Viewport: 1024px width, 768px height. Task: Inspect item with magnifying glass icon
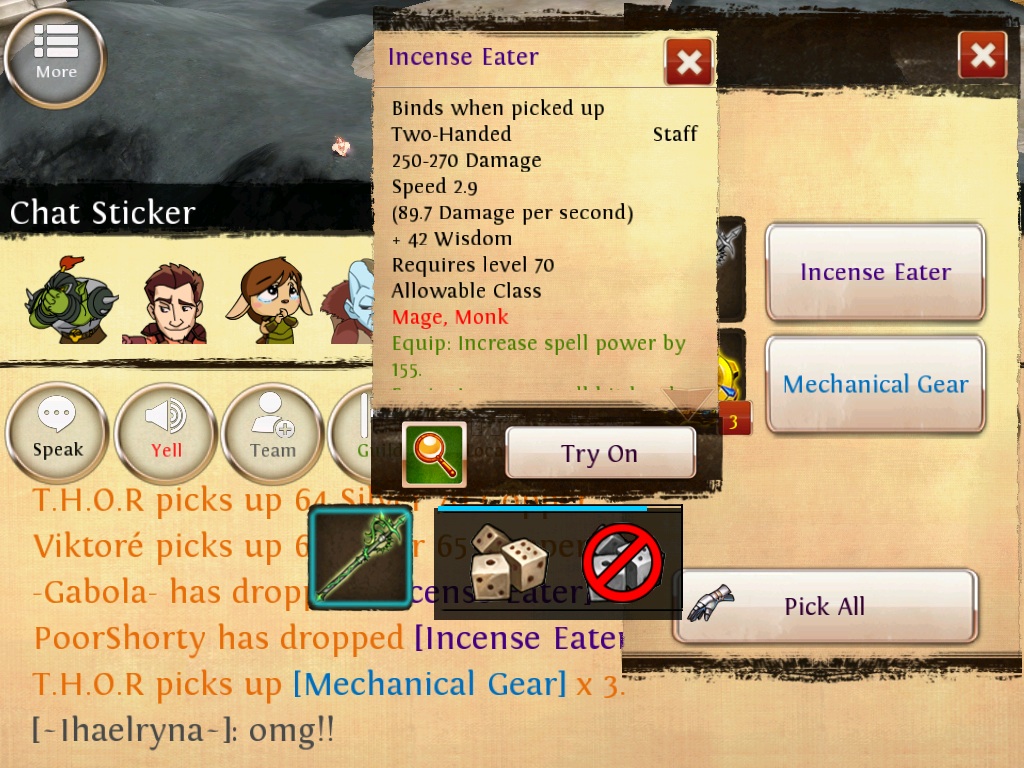pyautogui.click(x=434, y=454)
